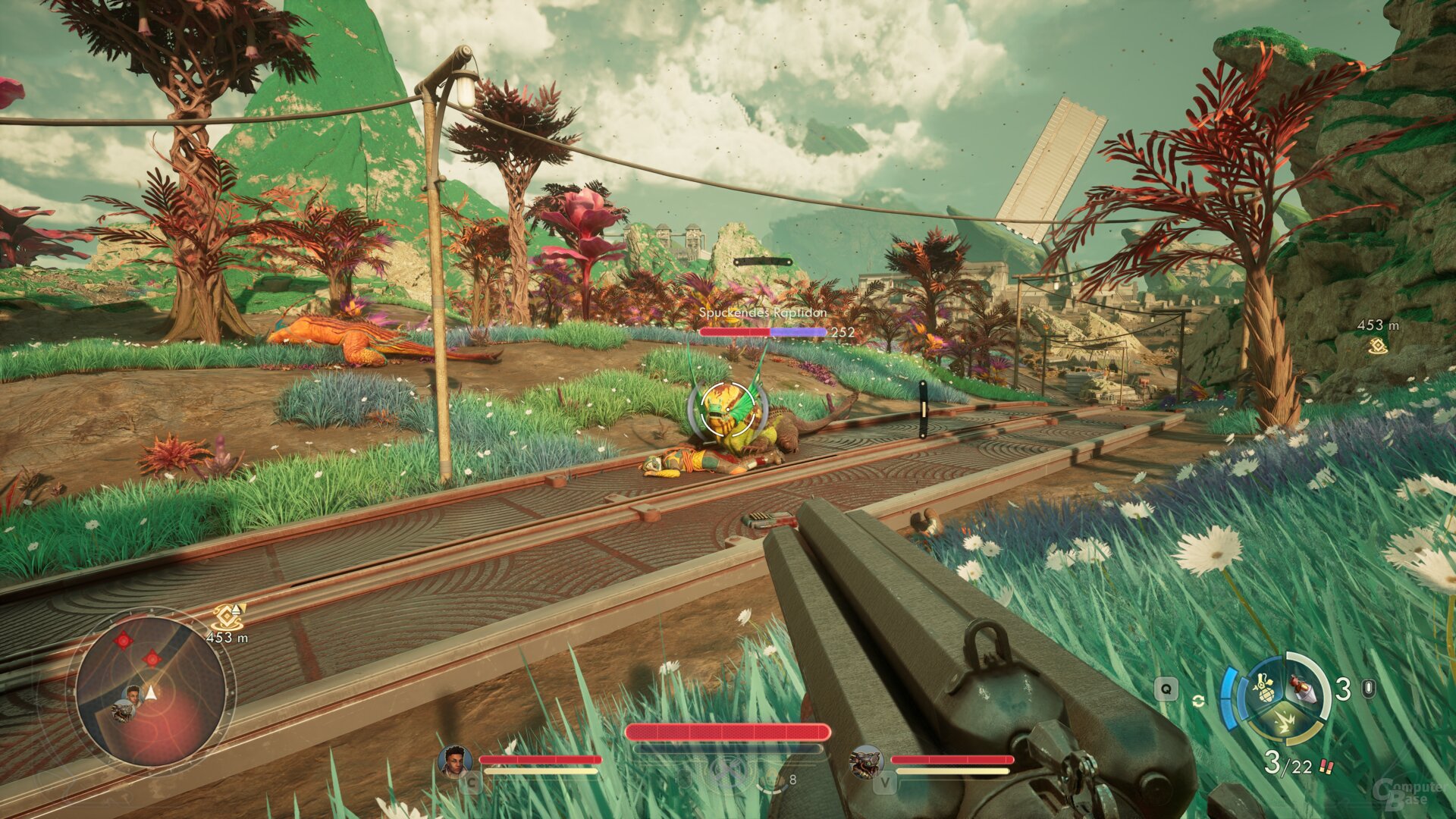Select the gold quest marker beside the minimap
Image resolution: width=1456 pixels, height=819 pixels.
coord(227,616)
